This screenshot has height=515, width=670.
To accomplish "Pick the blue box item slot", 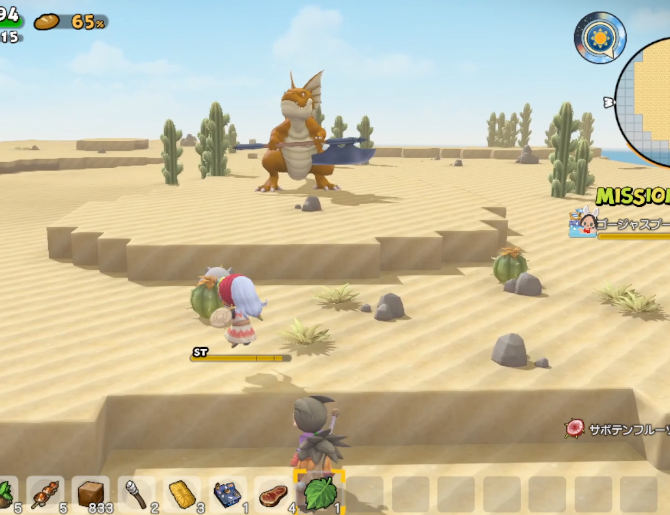I will coord(228,493).
